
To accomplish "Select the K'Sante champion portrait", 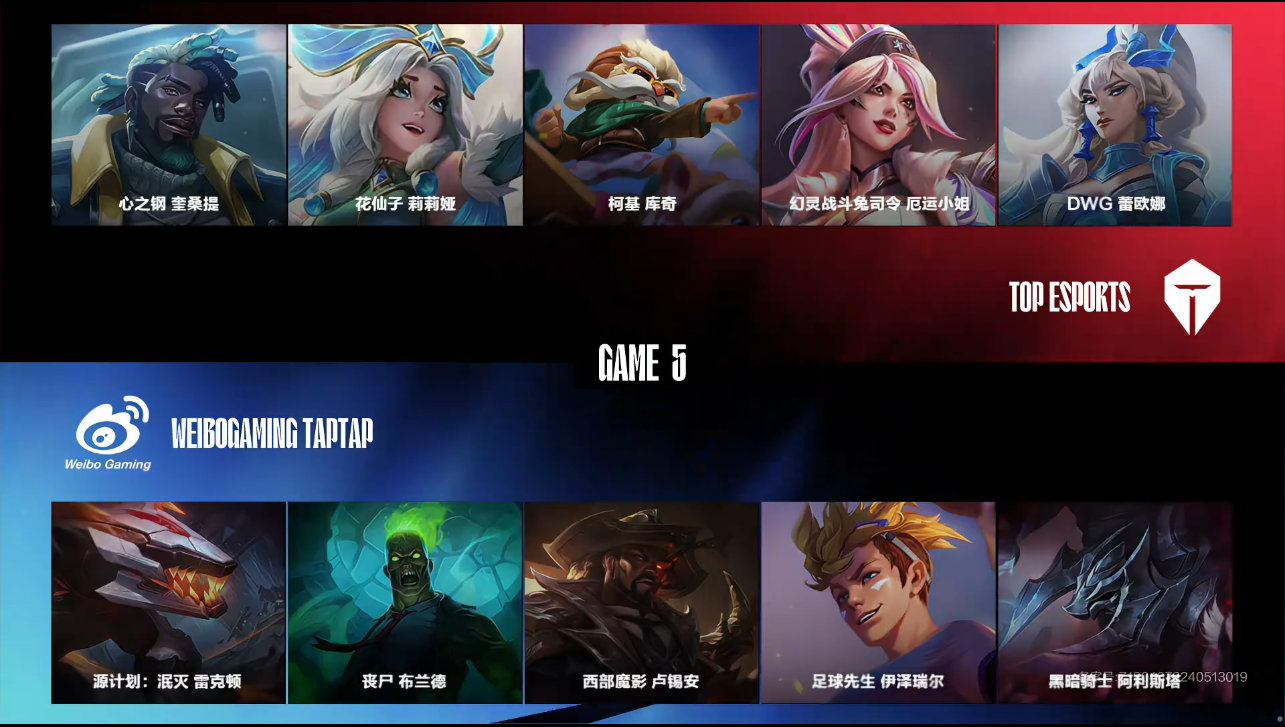I will (x=168, y=125).
